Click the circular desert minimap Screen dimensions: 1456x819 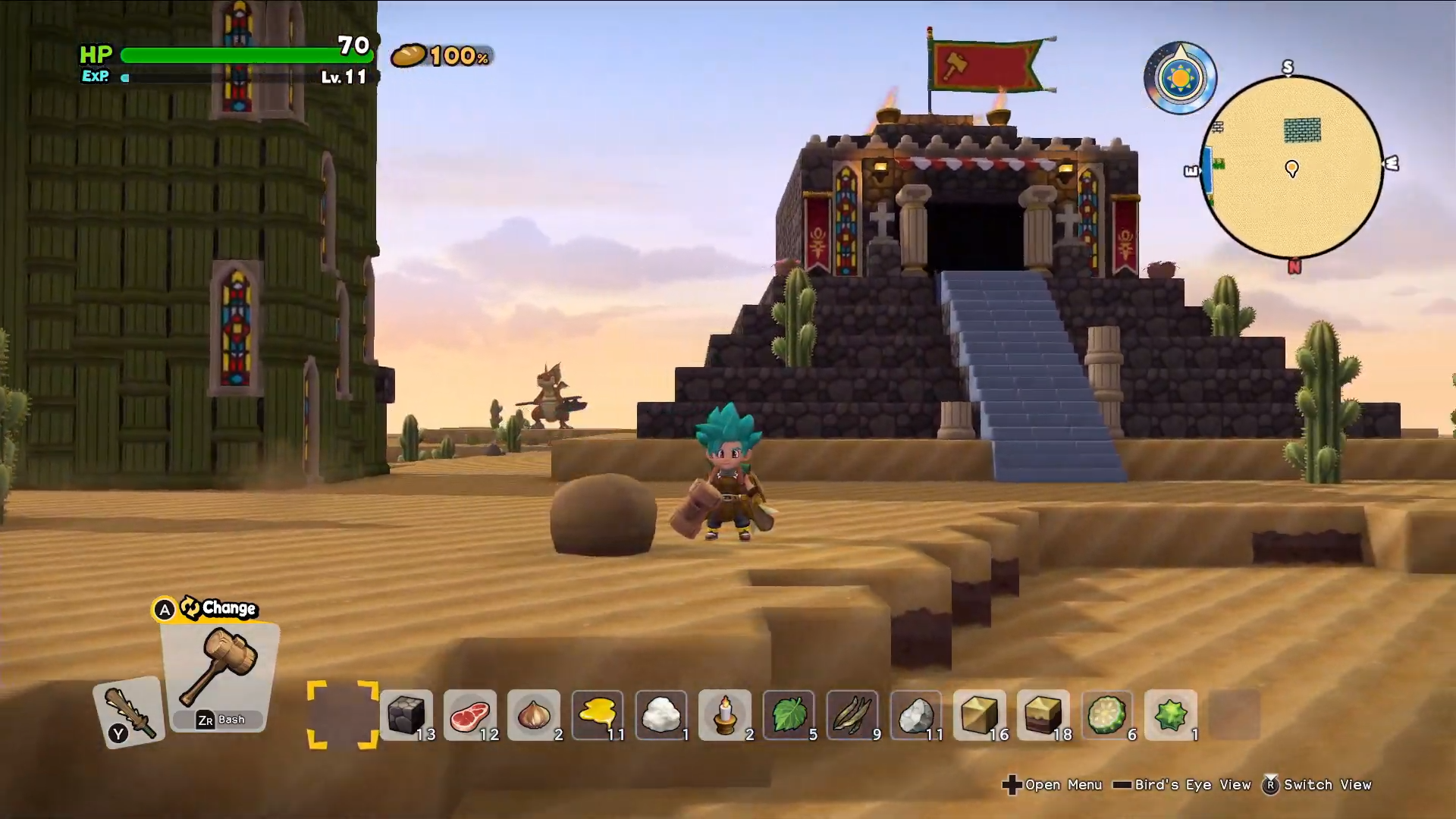click(x=1292, y=167)
